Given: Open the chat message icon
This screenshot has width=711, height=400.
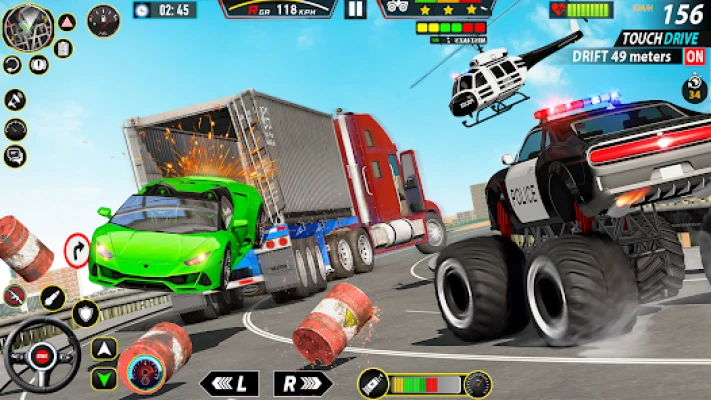Looking at the screenshot, I should (x=15, y=156).
